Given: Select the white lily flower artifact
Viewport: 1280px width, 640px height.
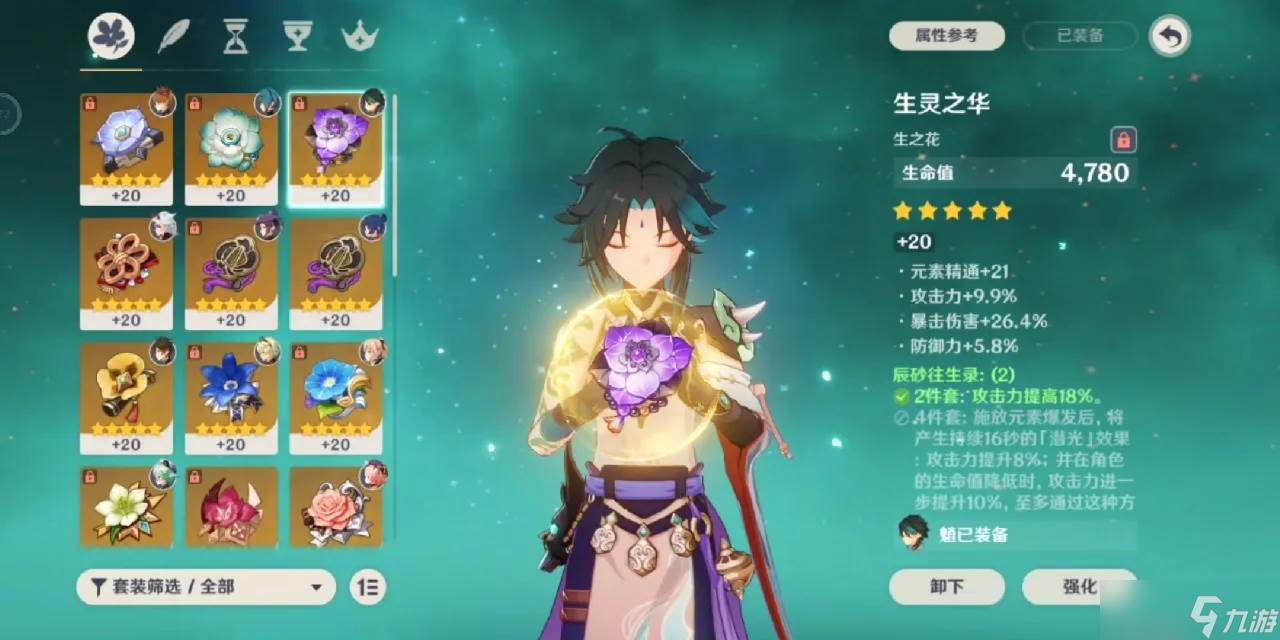Looking at the screenshot, I should [126, 507].
